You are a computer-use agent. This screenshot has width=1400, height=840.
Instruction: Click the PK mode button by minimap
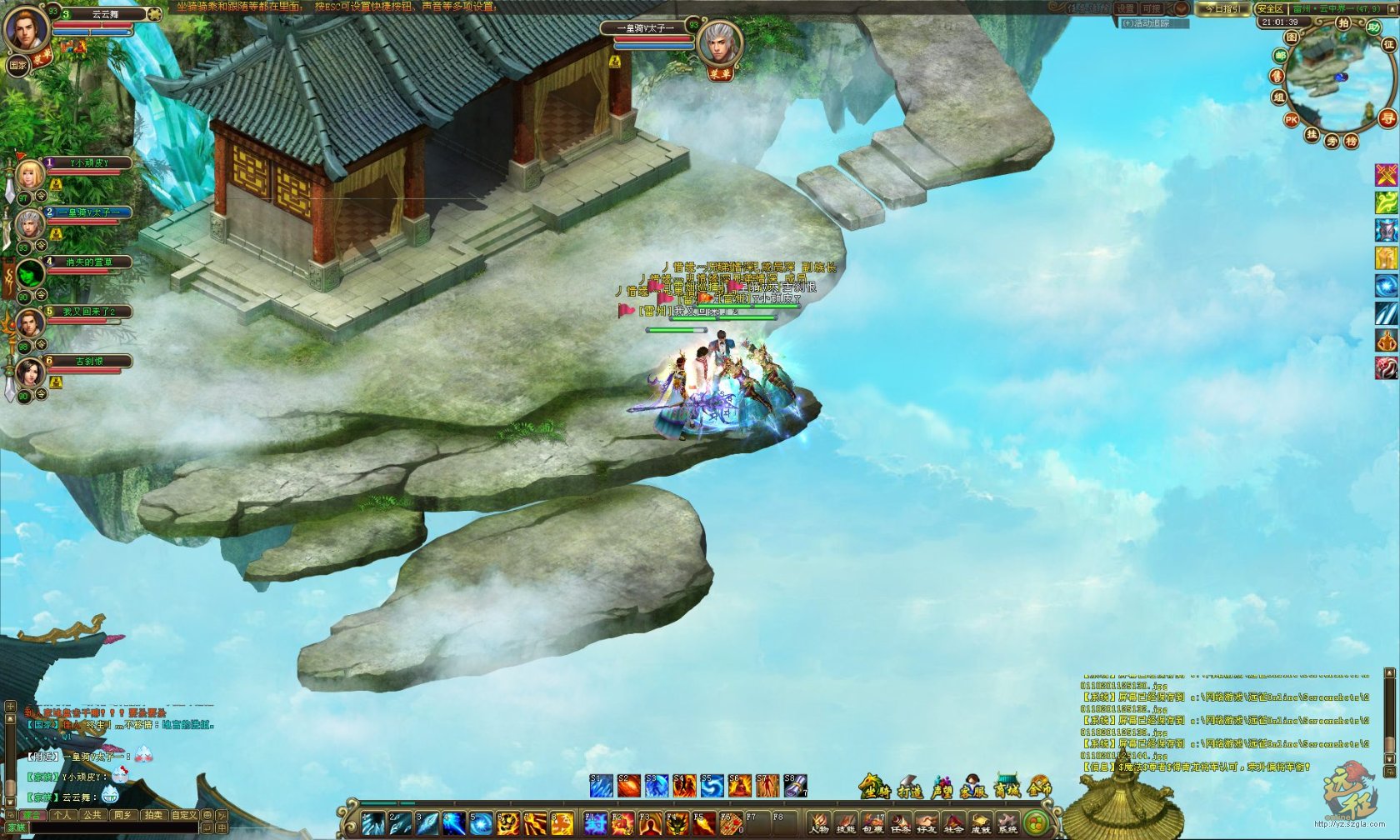[1291, 120]
